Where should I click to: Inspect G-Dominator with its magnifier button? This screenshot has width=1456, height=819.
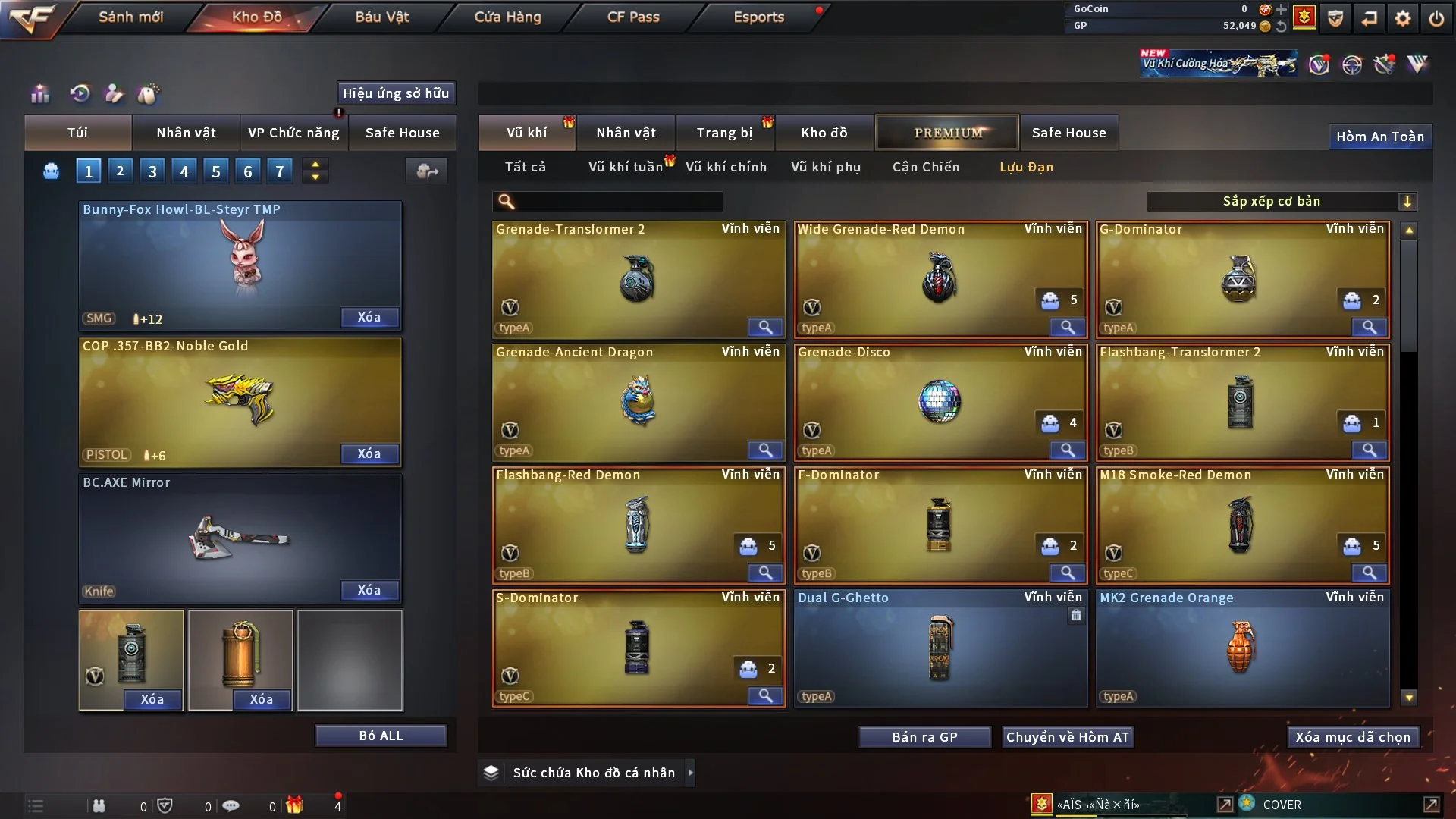tap(1369, 328)
